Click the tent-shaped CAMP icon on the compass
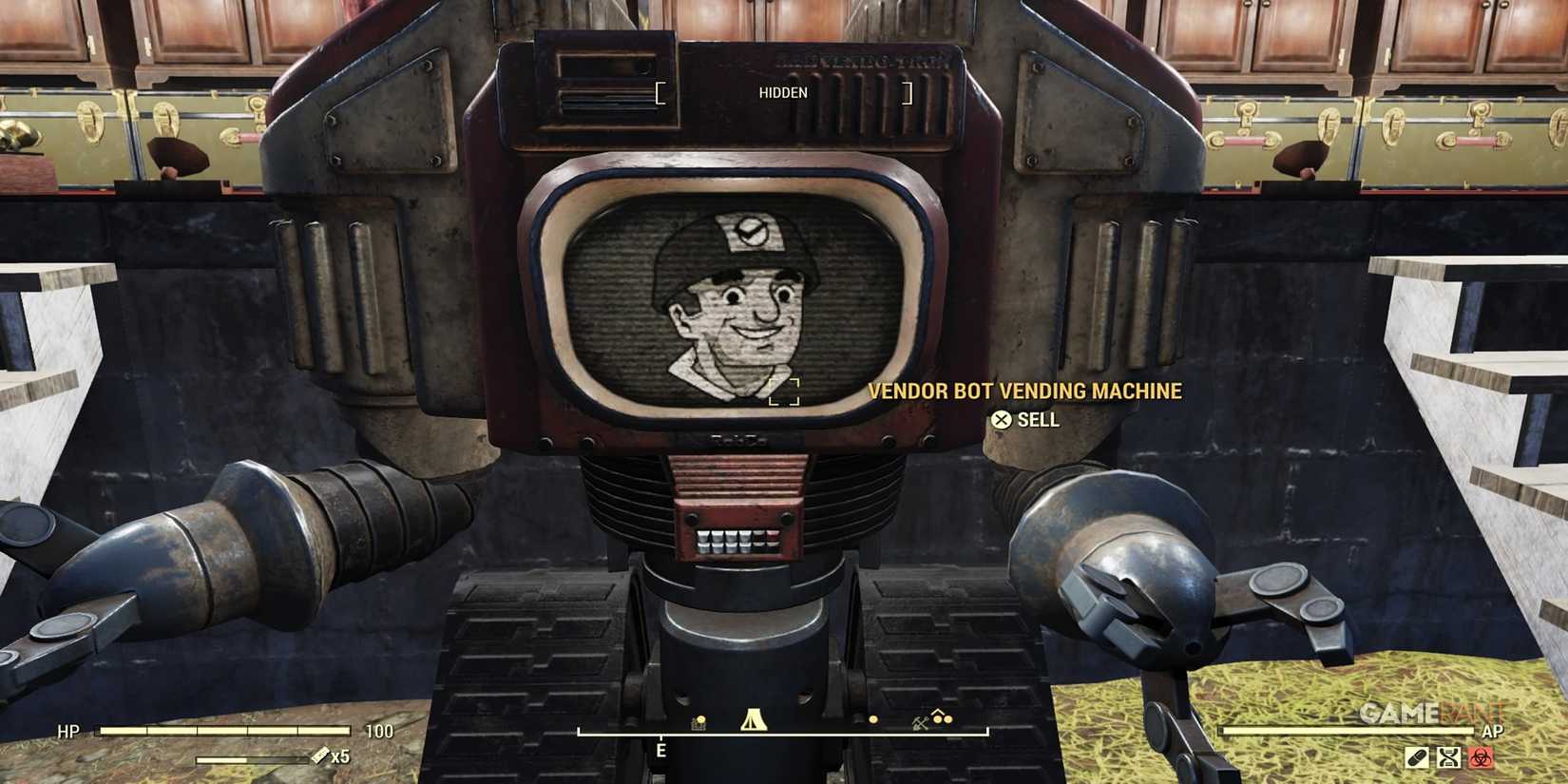Image resolution: width=1568 pixels, height=784 pixels. [x=754, y=719]
